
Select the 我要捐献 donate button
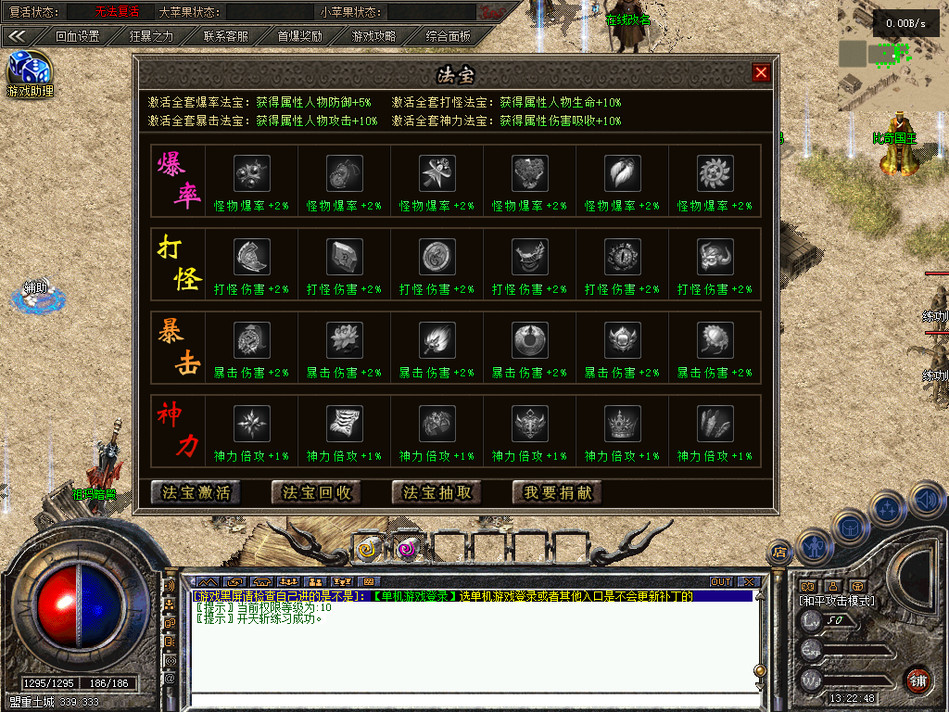(557, 492)
